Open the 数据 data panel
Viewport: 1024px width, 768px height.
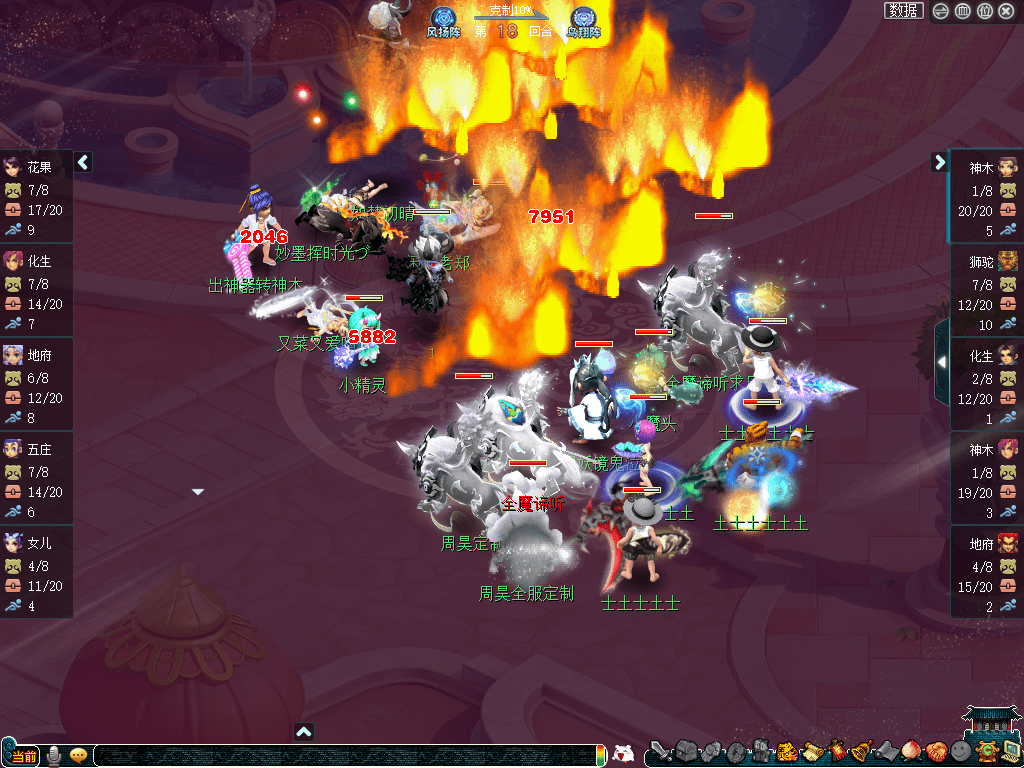click(x=903, y=11)
